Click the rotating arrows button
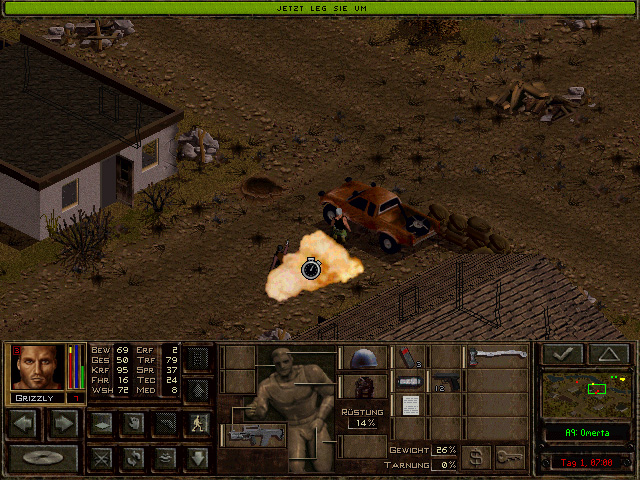The width and height of the screenshot is (640, 480). 132,458
